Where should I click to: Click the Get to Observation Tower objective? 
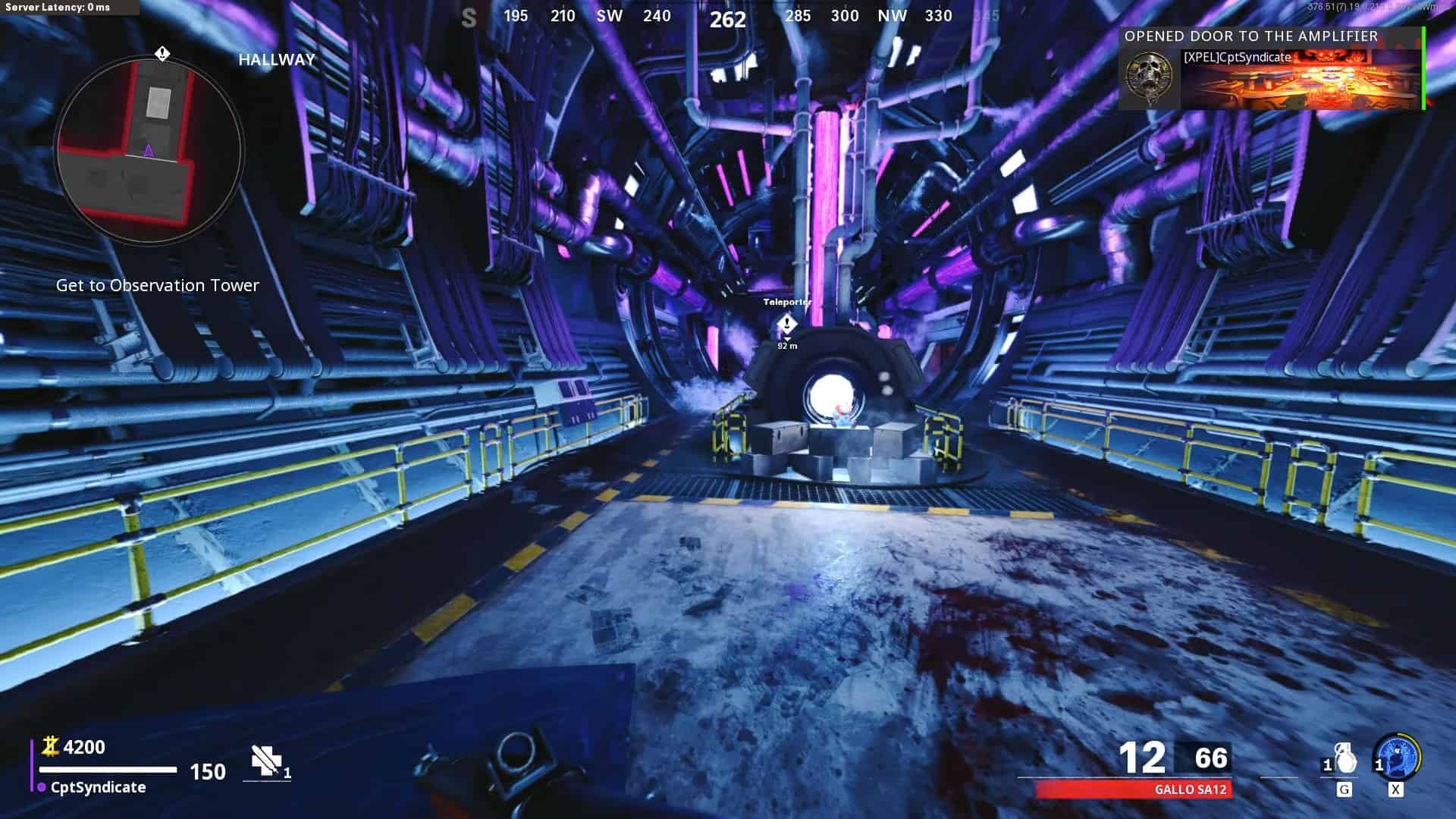158,286
